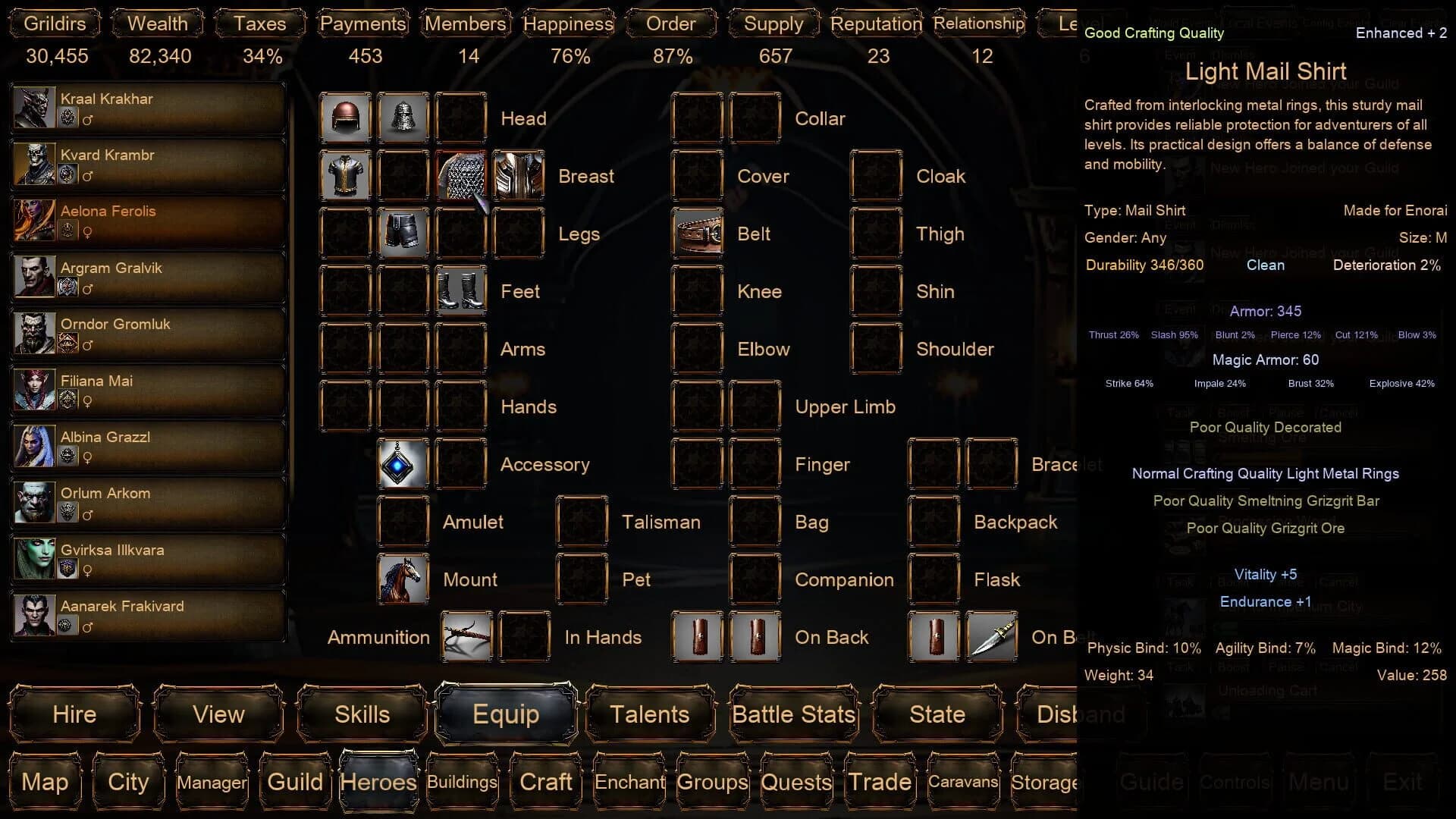Click the horse icon in the Mount slot
This screenshot has width=1456, height=819.
pyautogui.click(x=403, y=579)
